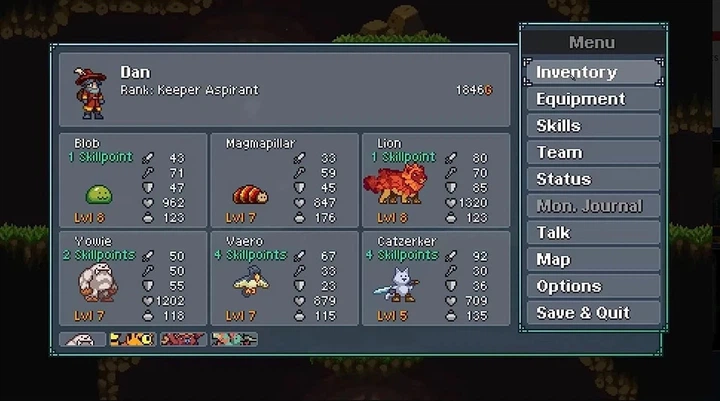Open the Status screen

coord(592,179)
